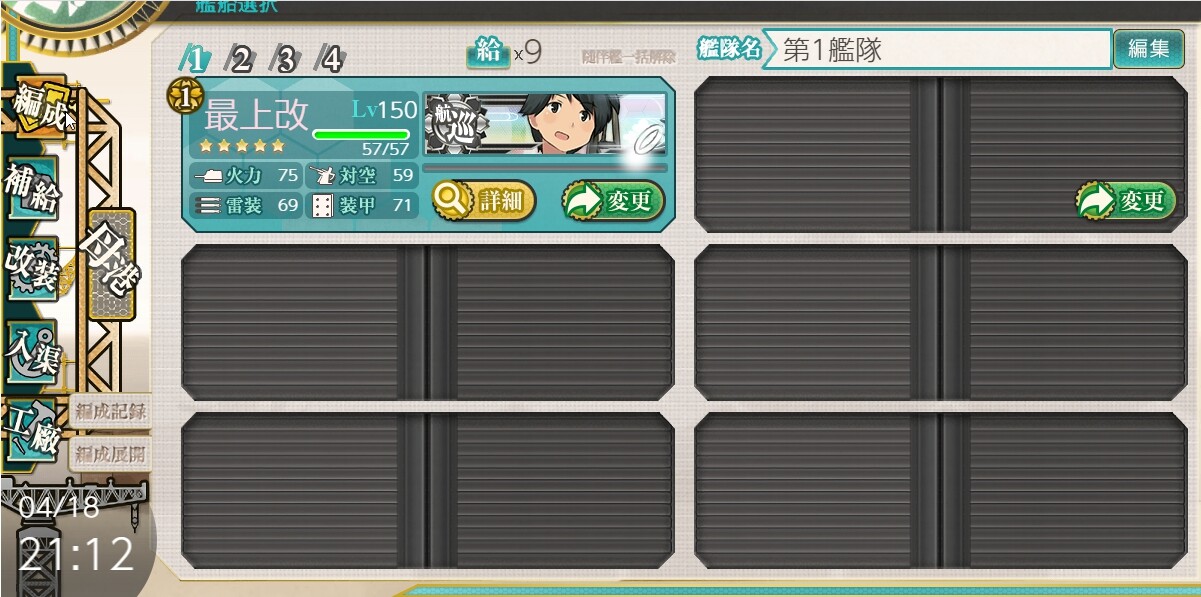
Task: Open the 補給 resupply menu
Action: pos(32,189)
